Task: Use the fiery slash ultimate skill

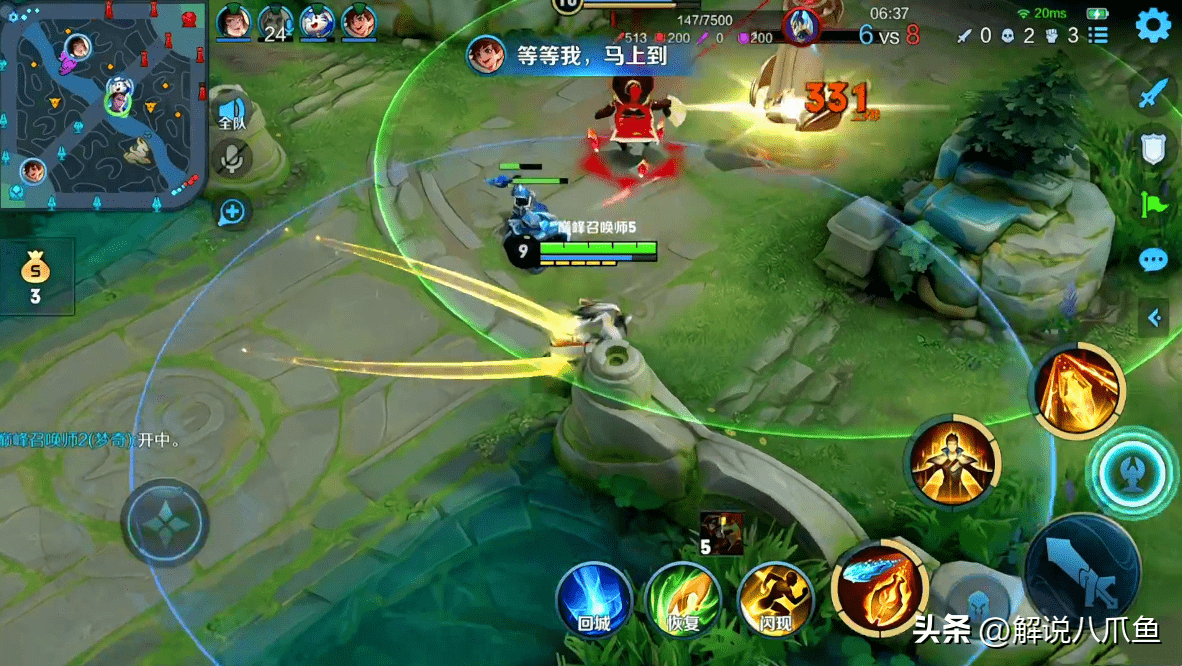Action: (x=1077, y=390)
